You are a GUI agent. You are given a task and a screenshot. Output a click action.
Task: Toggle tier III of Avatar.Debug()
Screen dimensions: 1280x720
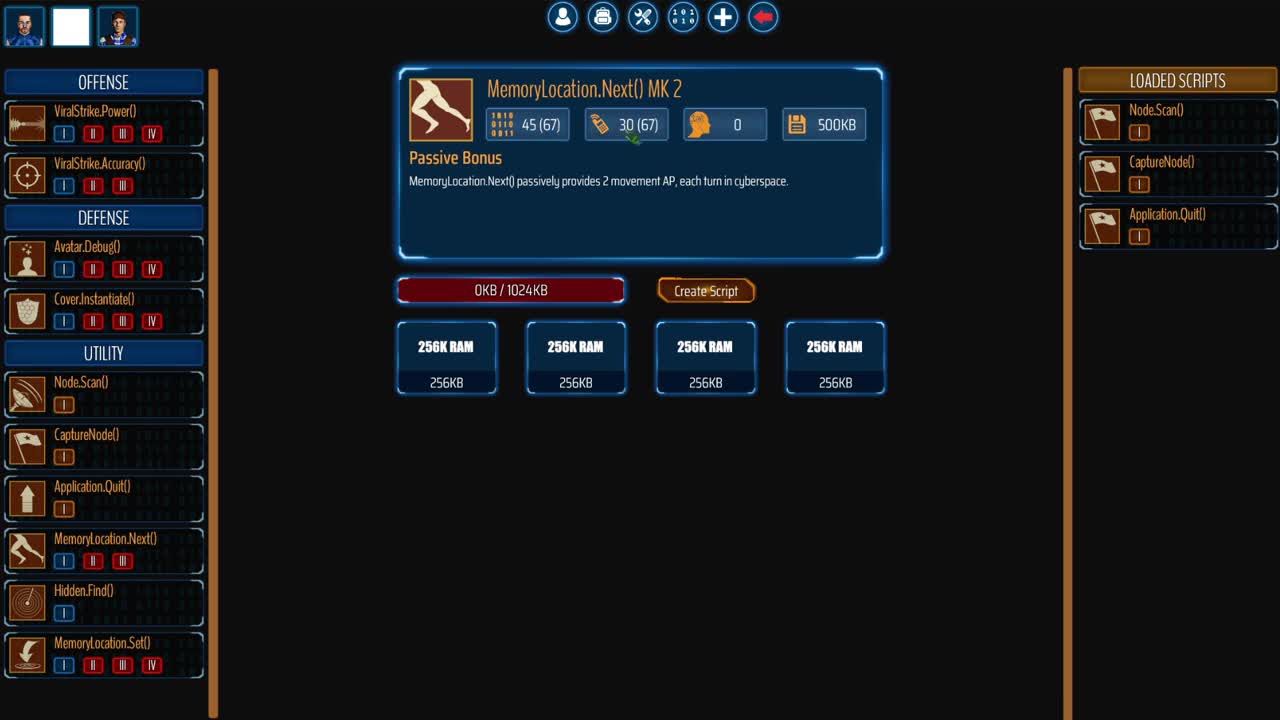(x=122, y=269)
